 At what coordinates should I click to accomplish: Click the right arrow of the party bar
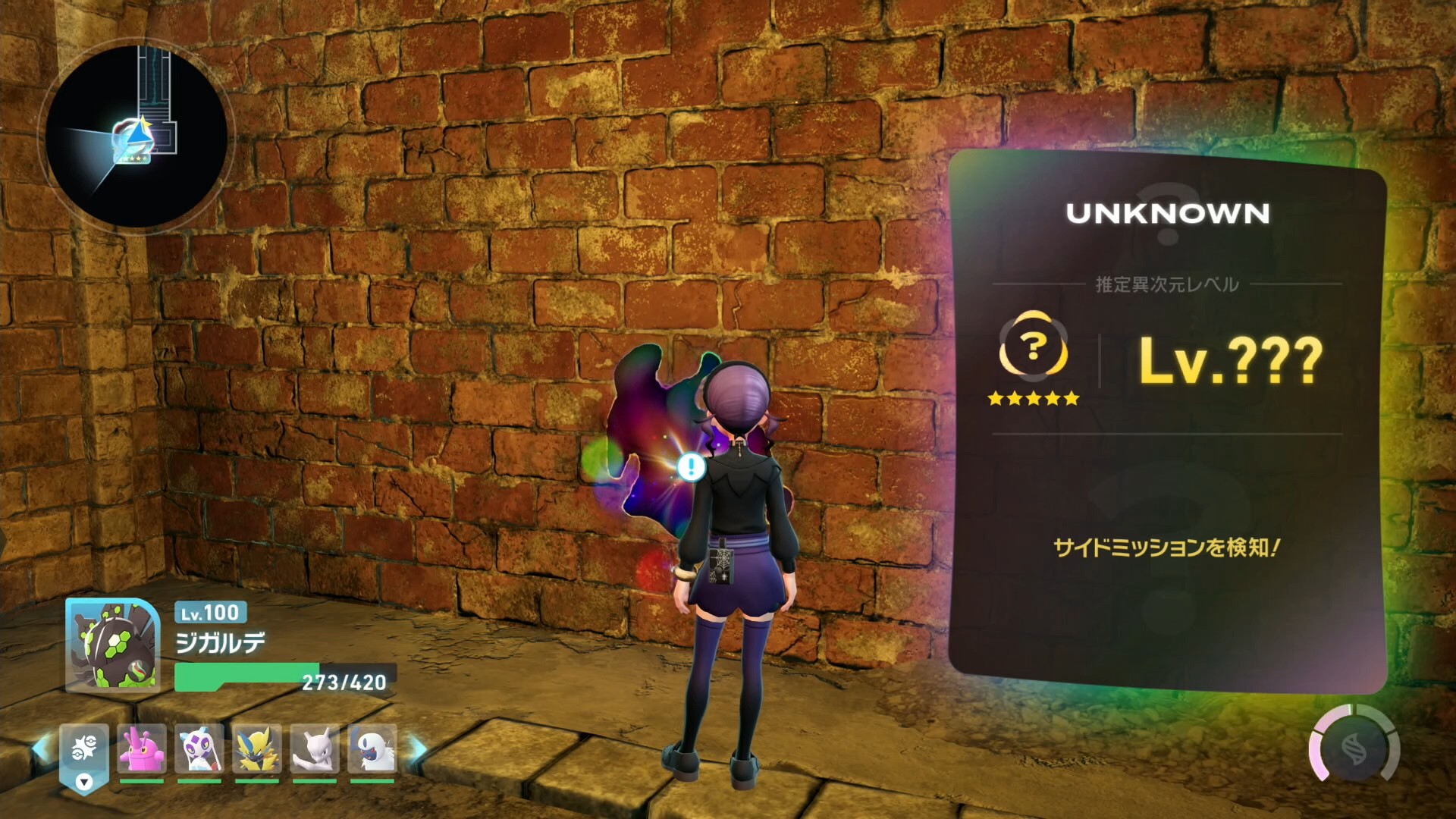tap(418, 750)
